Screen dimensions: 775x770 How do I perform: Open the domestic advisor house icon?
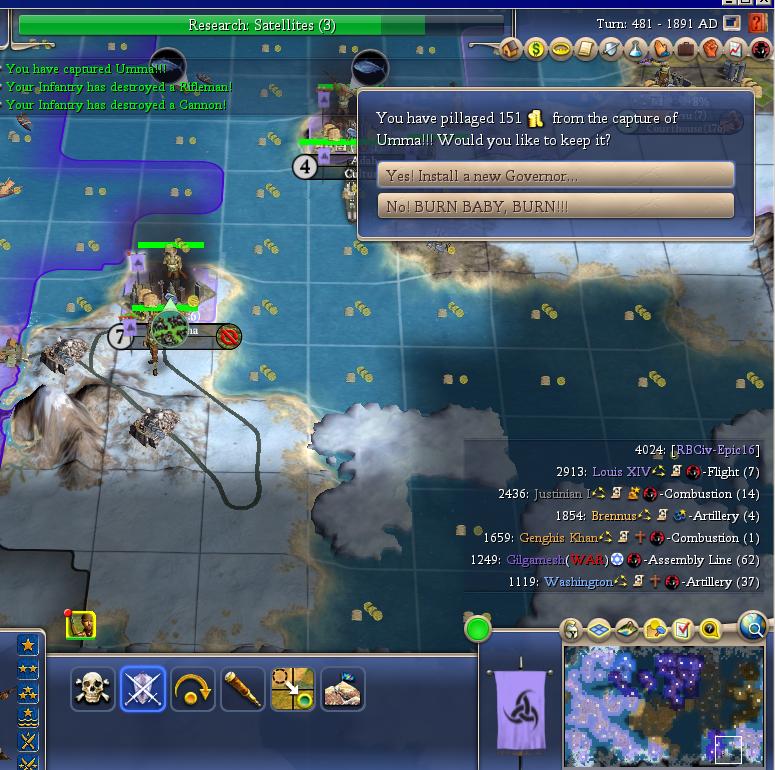(510, 49)
